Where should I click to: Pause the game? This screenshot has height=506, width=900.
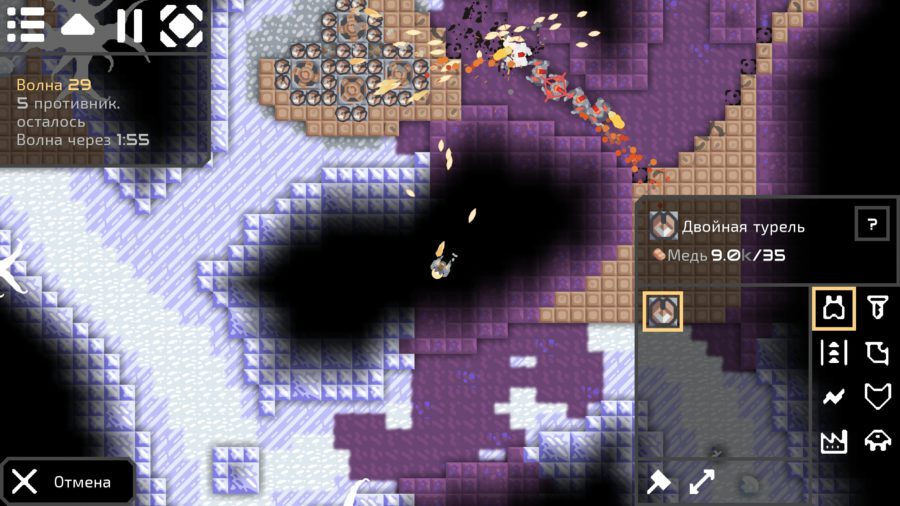[x=129, y=25]
